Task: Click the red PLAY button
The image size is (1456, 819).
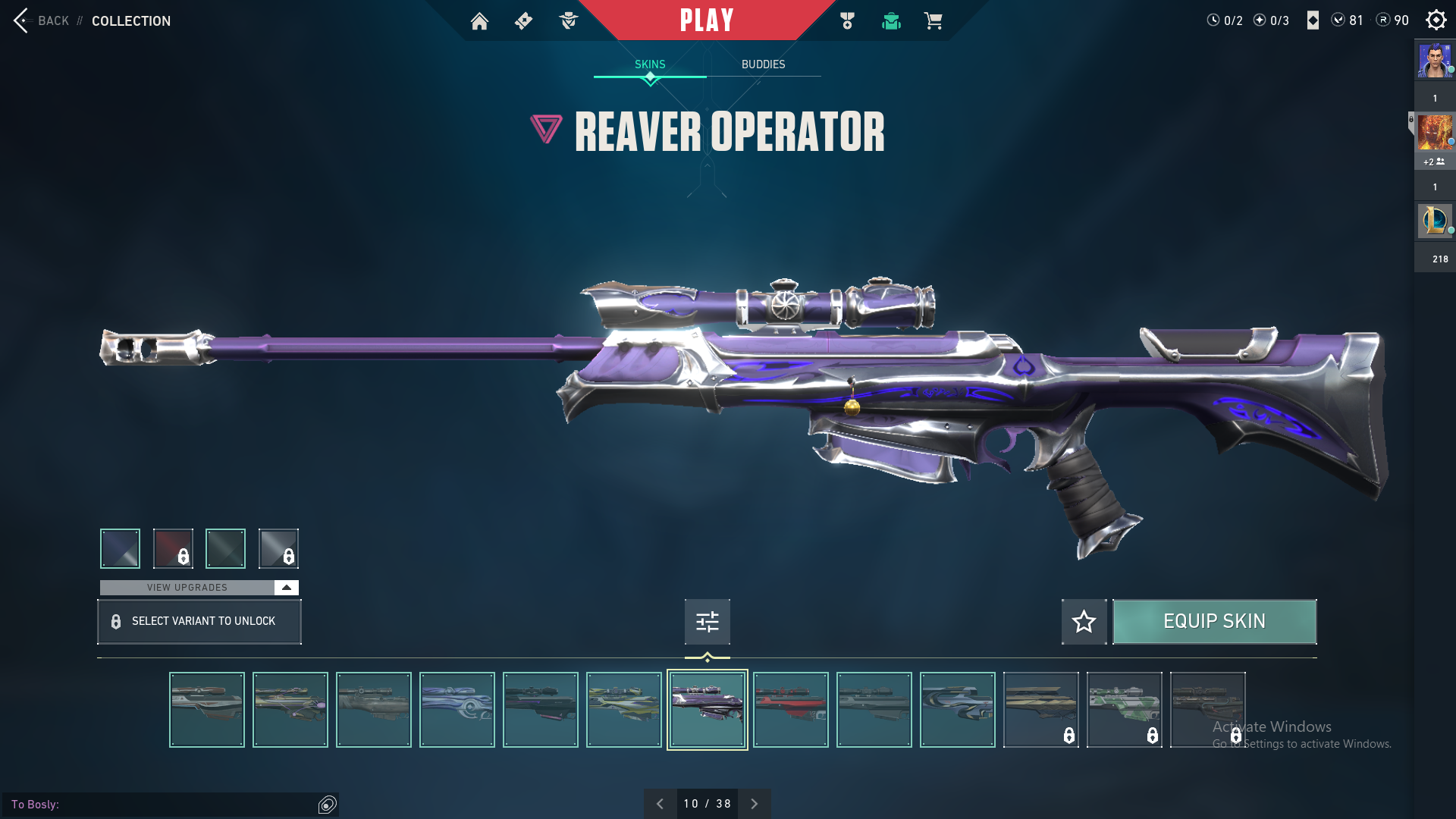Action: coord(707,20)
